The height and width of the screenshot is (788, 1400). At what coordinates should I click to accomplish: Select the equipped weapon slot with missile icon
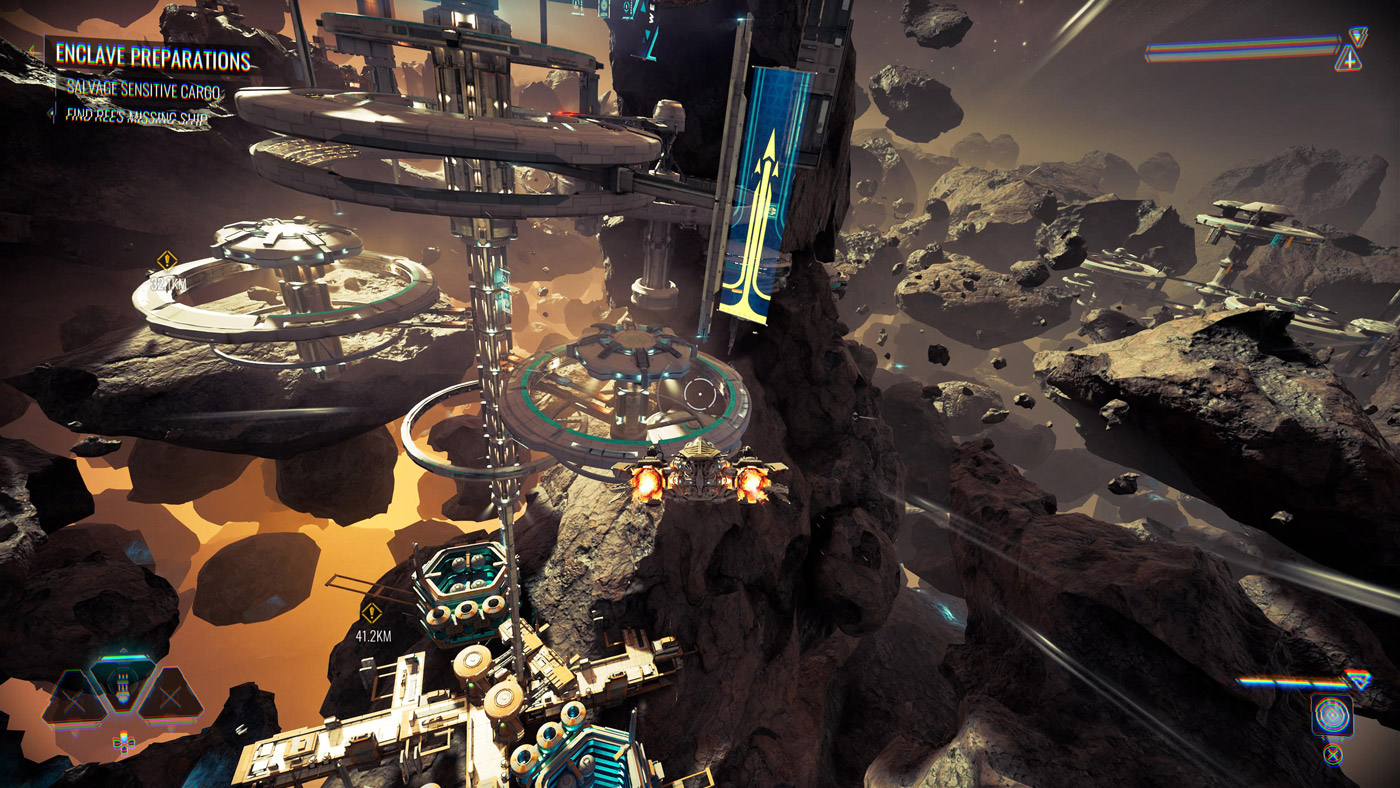coord(122,686)
